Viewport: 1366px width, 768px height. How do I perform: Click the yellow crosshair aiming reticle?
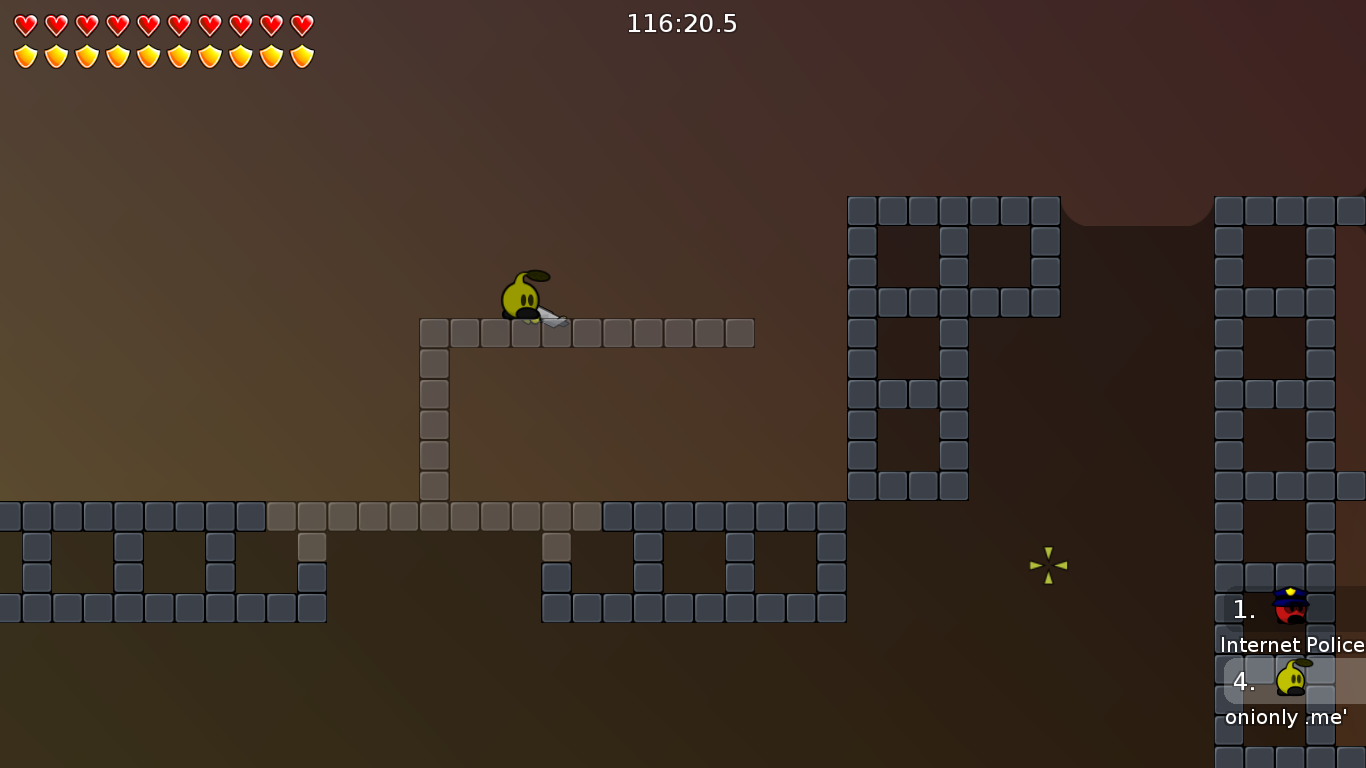point(1048,566)
